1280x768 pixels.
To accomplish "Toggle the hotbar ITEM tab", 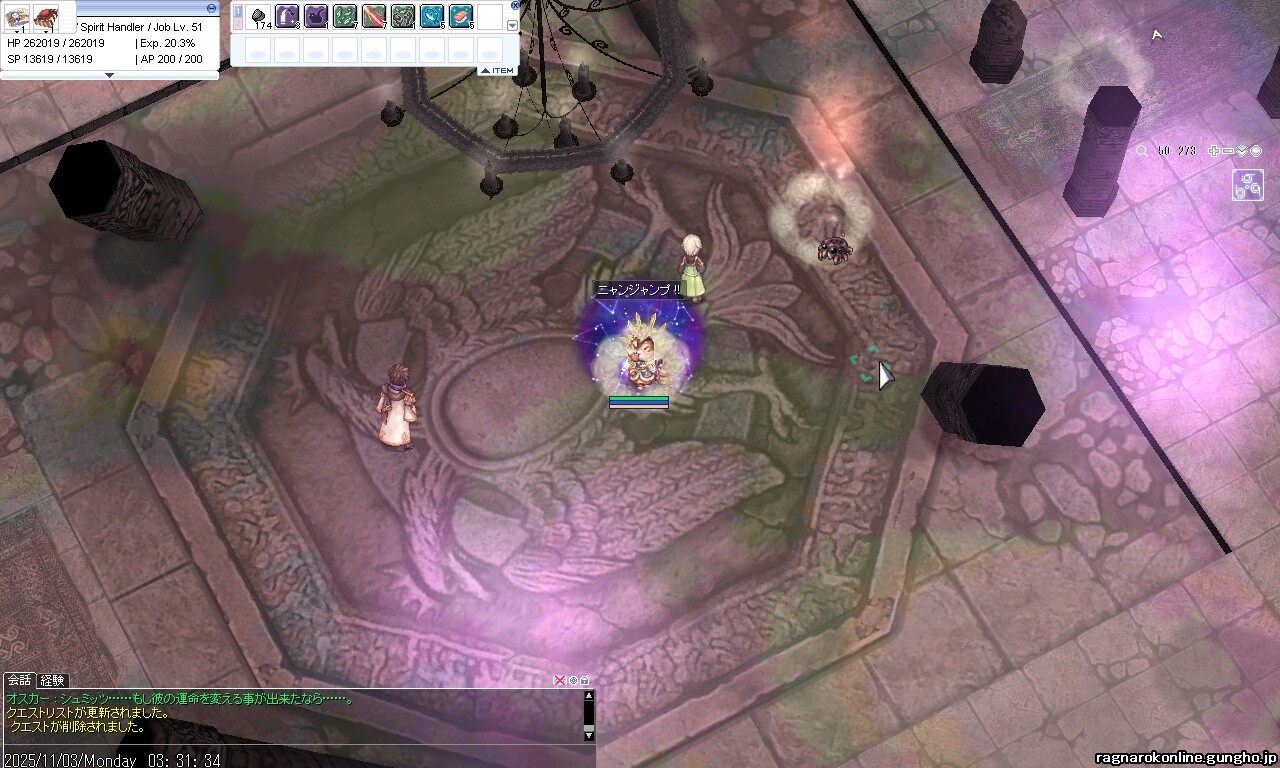I will tap(497, 70).
